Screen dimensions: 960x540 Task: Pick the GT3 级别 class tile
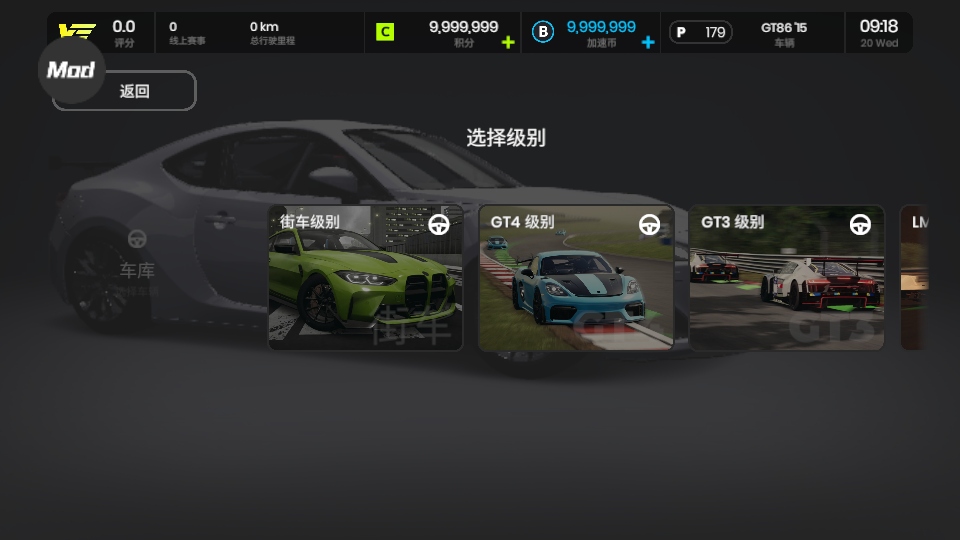click(787, 278)
